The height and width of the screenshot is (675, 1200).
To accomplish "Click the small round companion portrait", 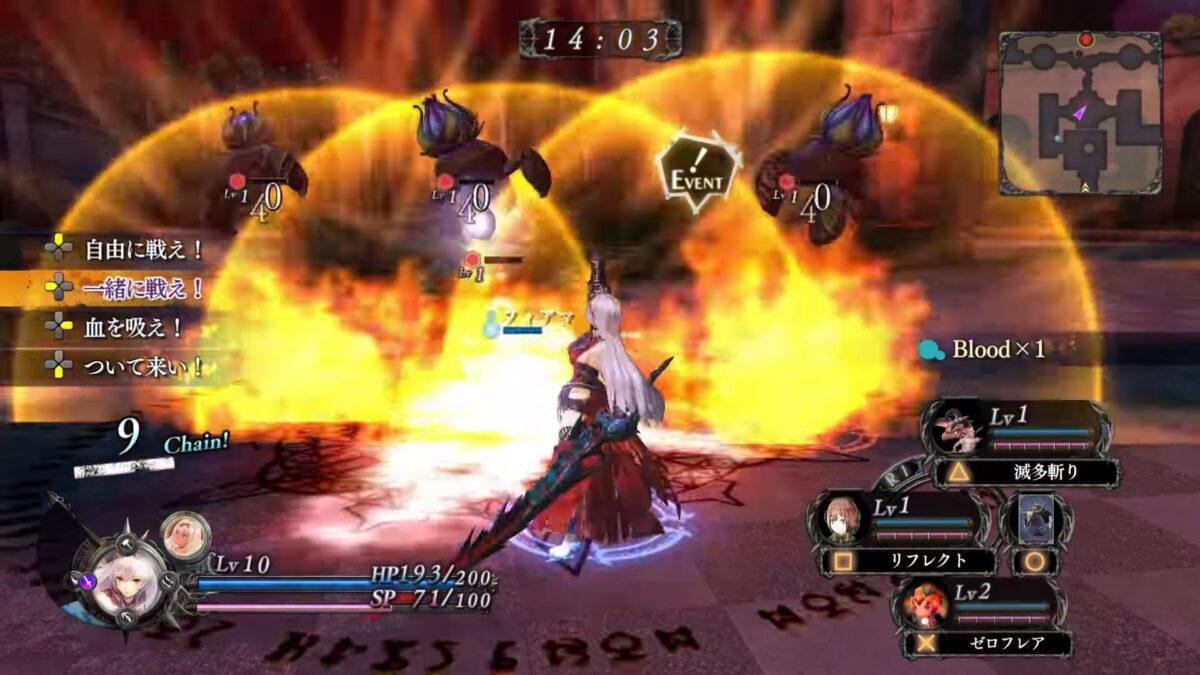I will [181, 532].
